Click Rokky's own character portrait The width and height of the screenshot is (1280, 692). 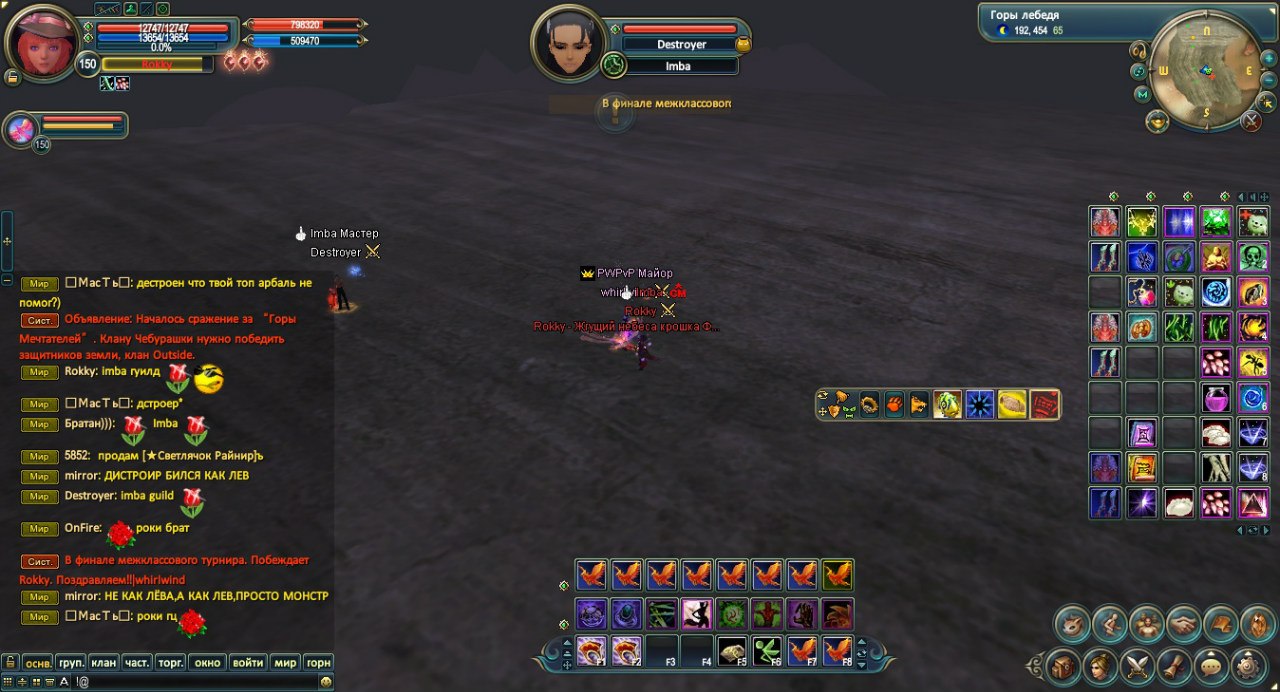click(42, 42)
